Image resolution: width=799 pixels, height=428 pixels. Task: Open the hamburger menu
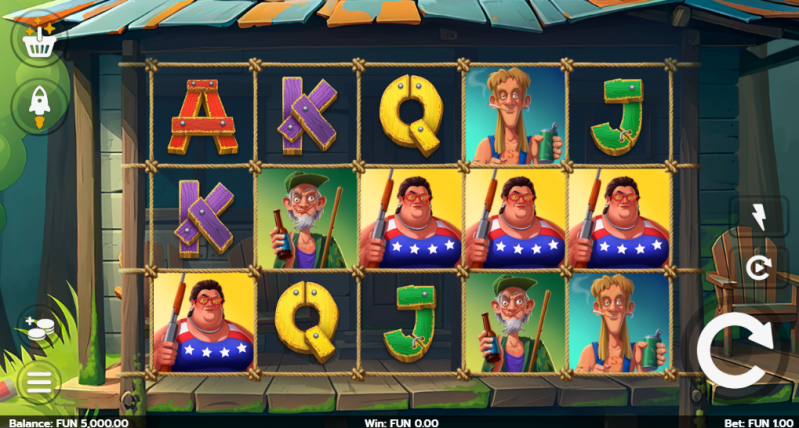[x=39, y=381]
